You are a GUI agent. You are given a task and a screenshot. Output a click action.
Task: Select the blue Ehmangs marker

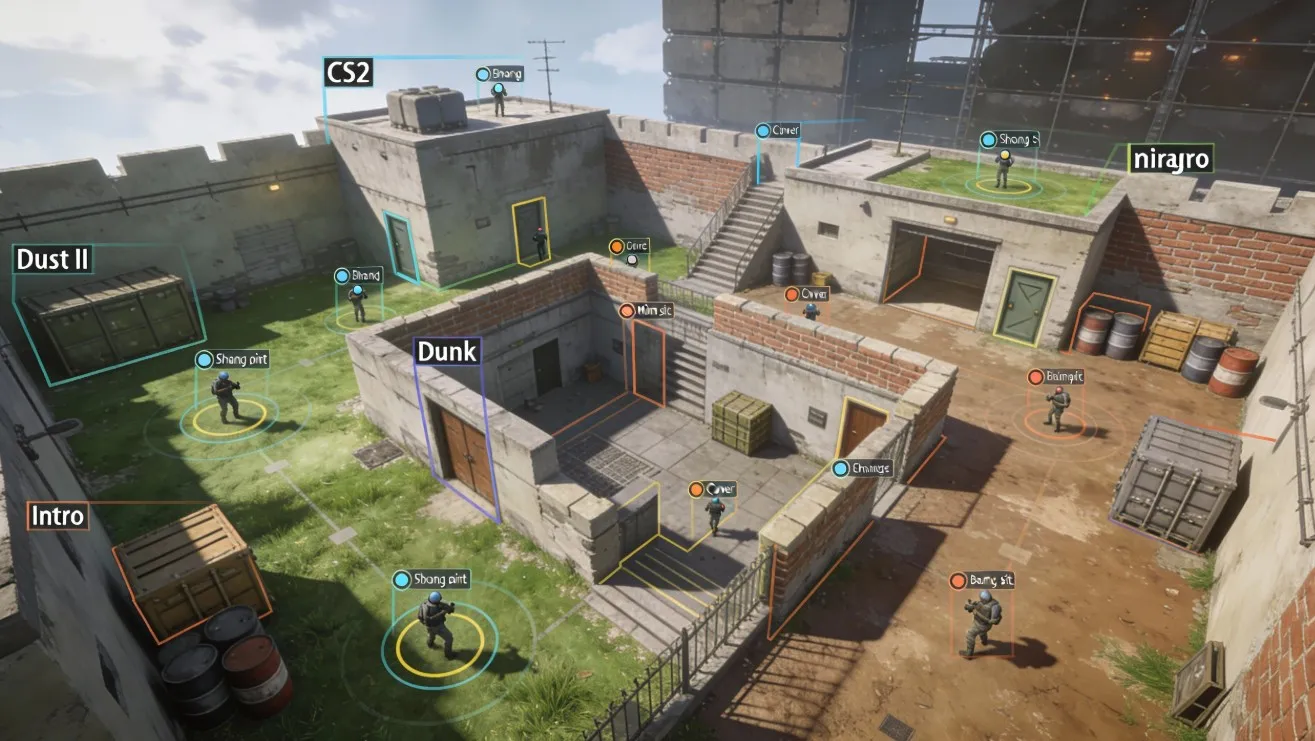(x=842, y=467)
